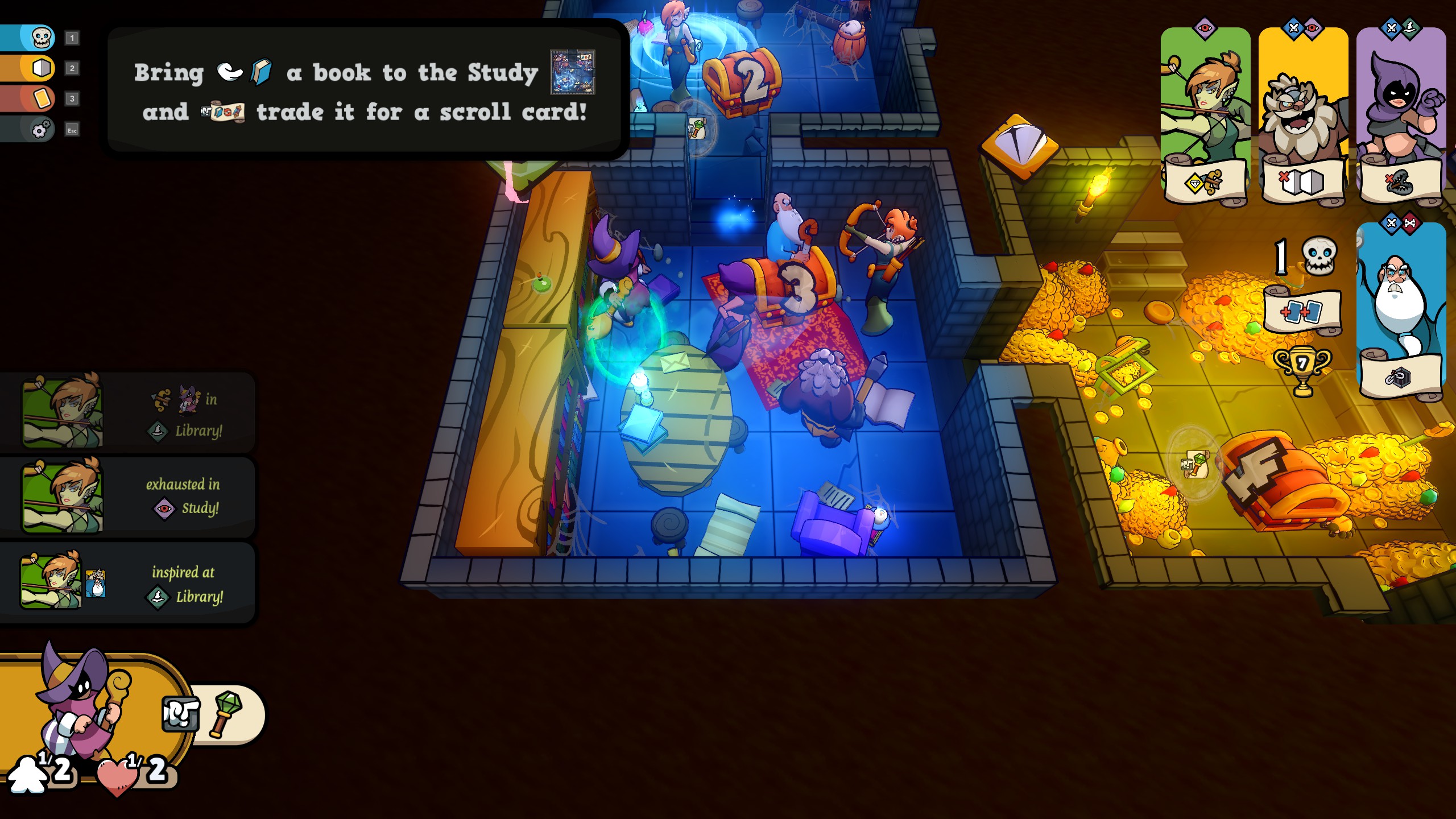This screenshot has height=819, width=1456.
Task: Click the Study room thumbnail in the objective
Action: coord(572,72)
